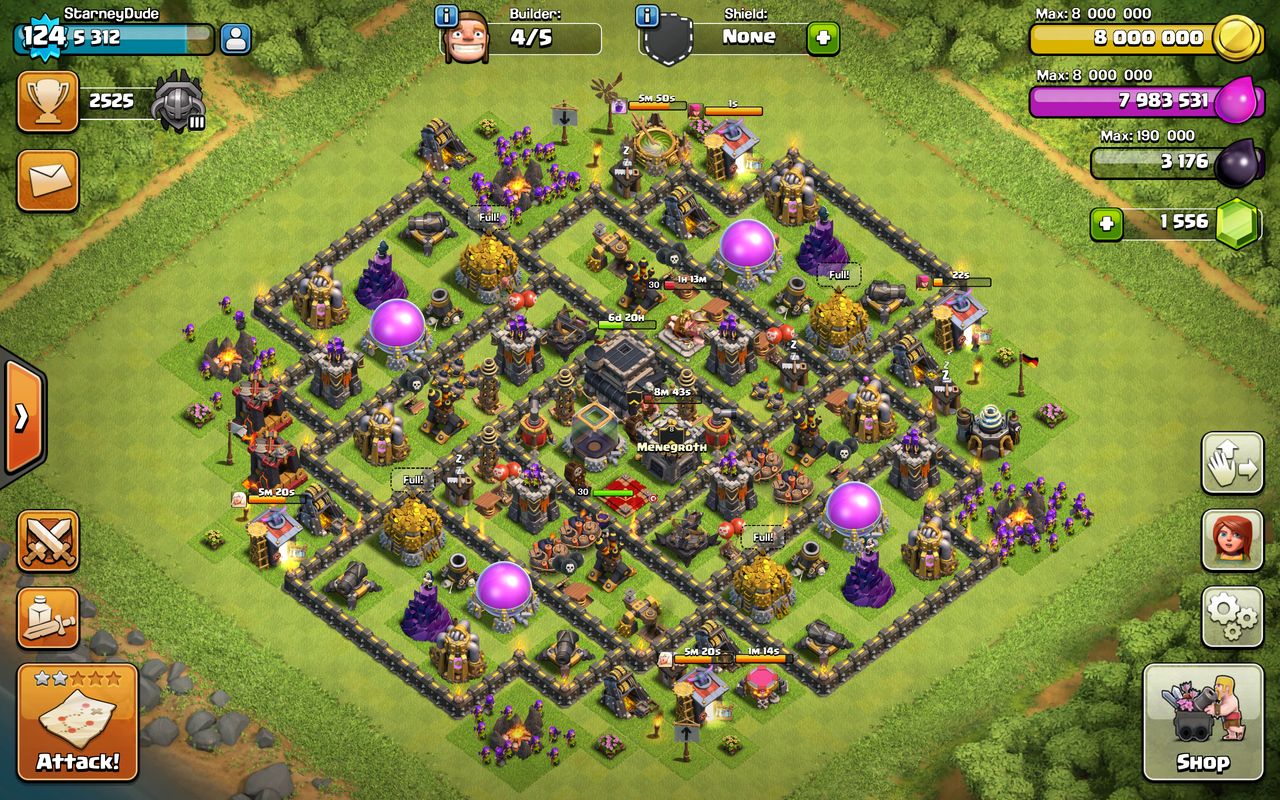
Task: Open the laboratory potion and scroll button
Action: pos(48,617)
